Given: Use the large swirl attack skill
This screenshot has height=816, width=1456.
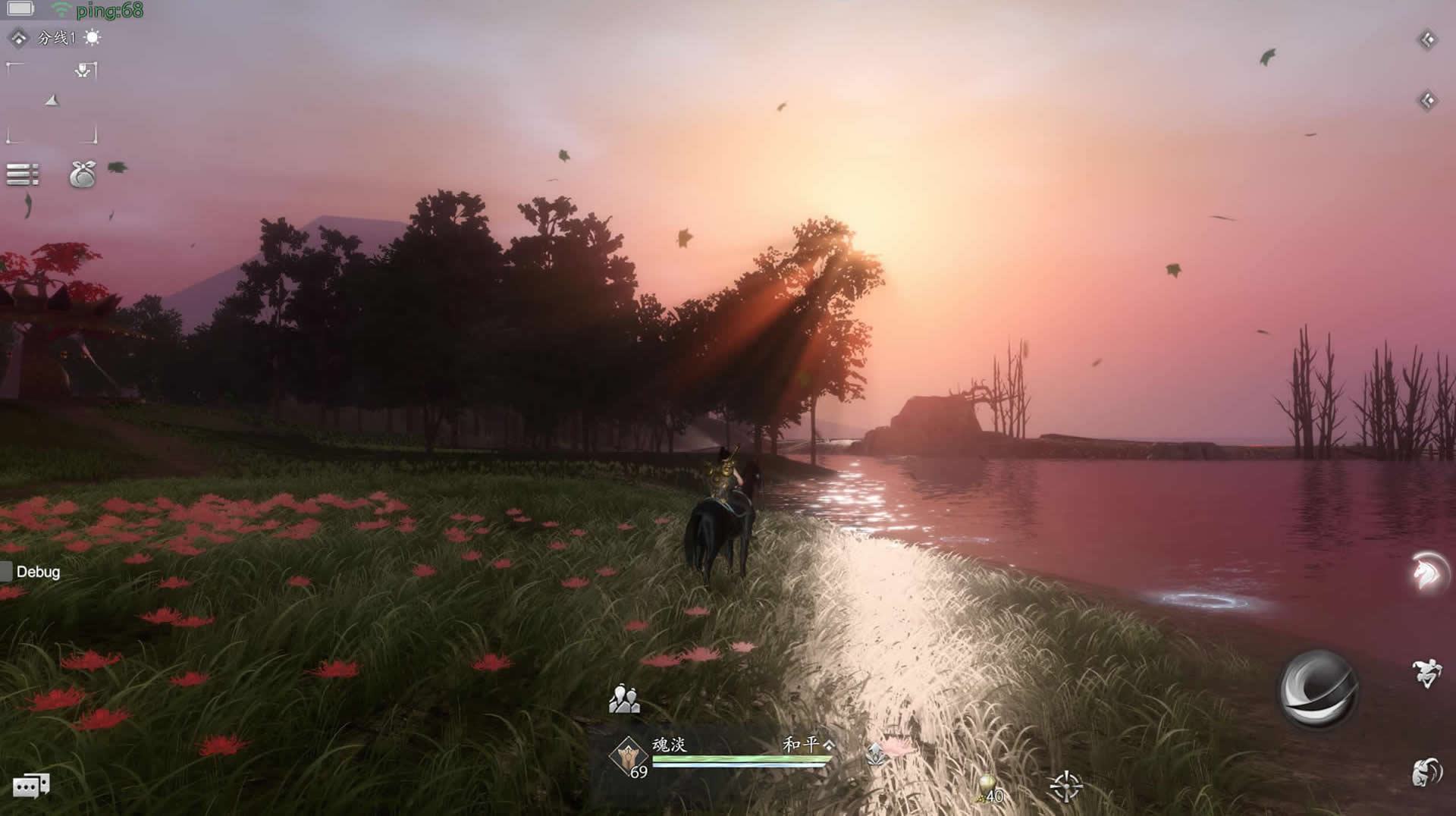Looking at the screenshot, I should point(1317,689).
